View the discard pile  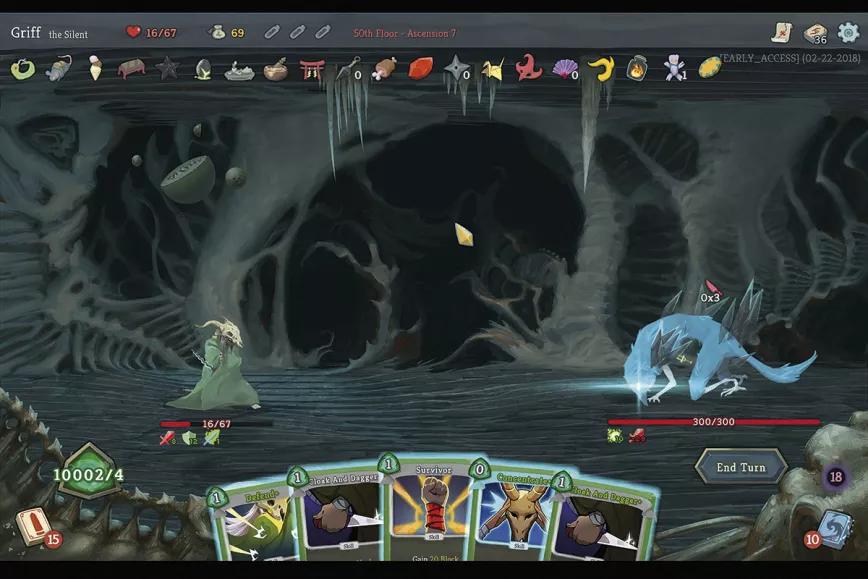click(x=833, y=527)
